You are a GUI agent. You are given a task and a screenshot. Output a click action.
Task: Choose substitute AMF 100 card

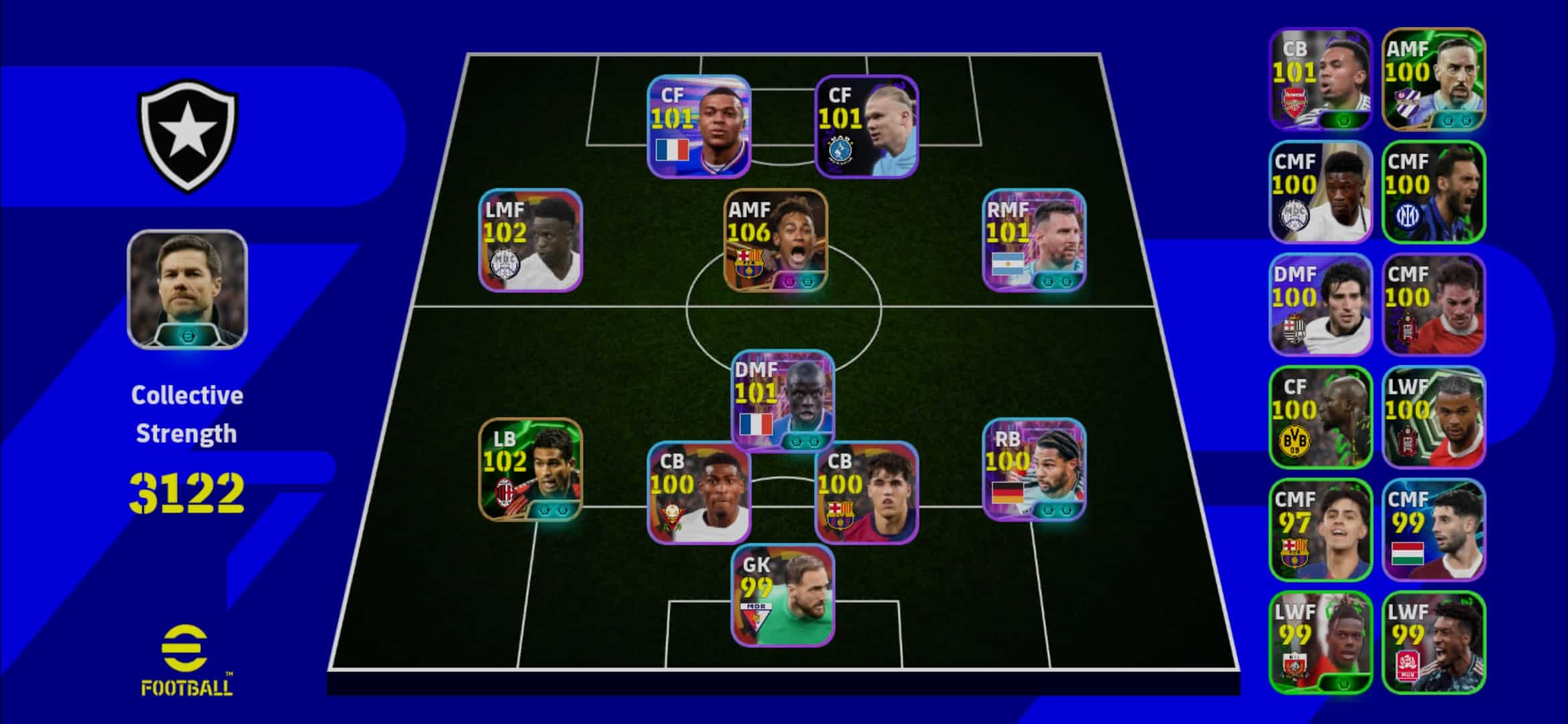1433,79
